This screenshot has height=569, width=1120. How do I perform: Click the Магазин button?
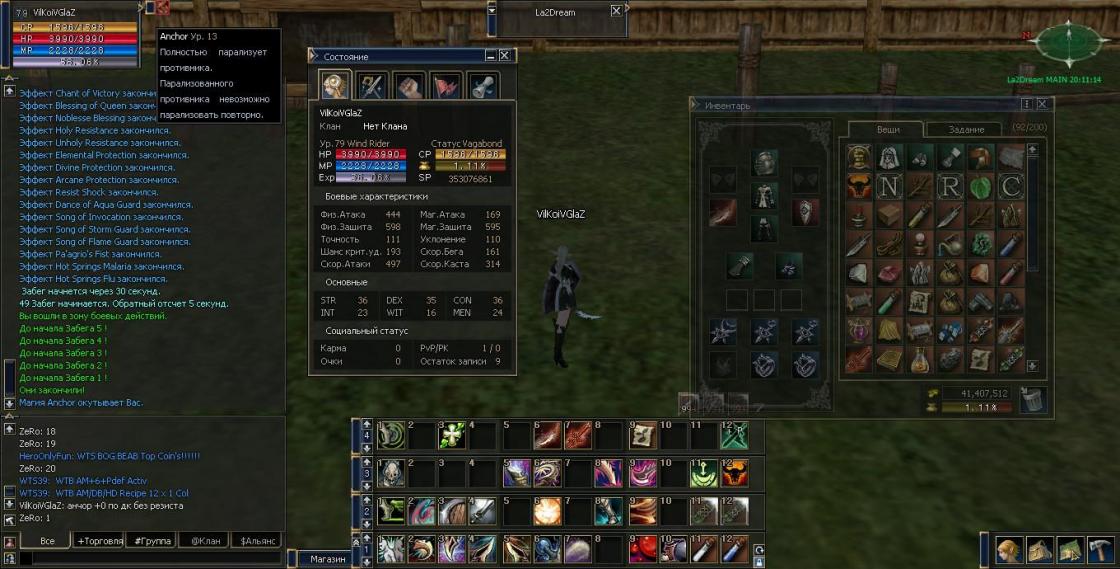click(x=327, y=559)
